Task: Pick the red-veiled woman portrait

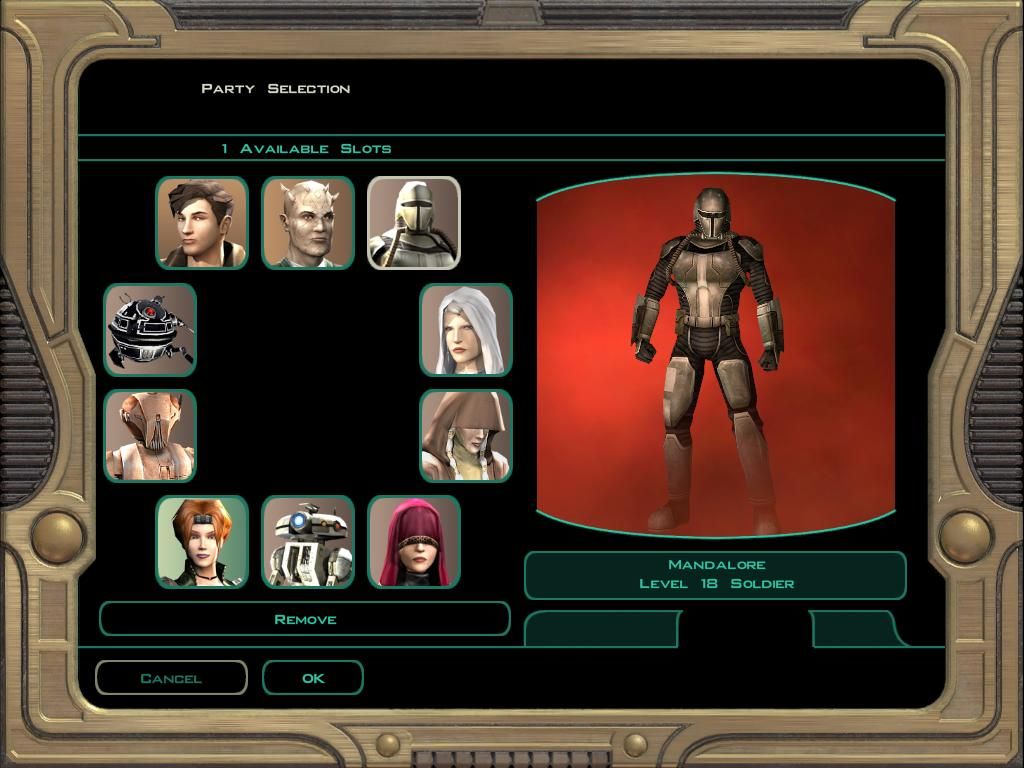Action: point(414,542)
